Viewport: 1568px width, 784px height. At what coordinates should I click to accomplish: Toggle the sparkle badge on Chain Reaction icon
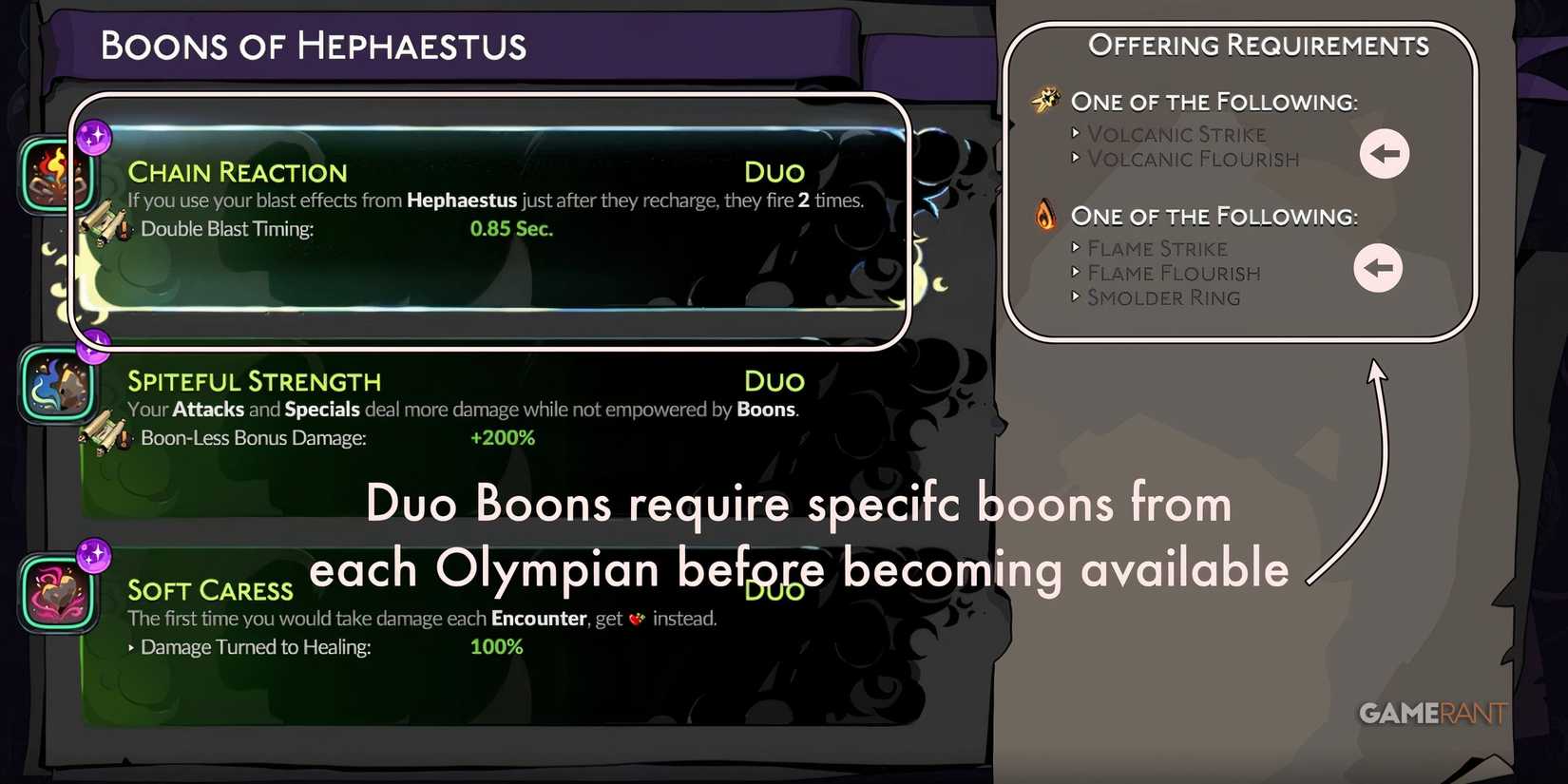point(92,138)
